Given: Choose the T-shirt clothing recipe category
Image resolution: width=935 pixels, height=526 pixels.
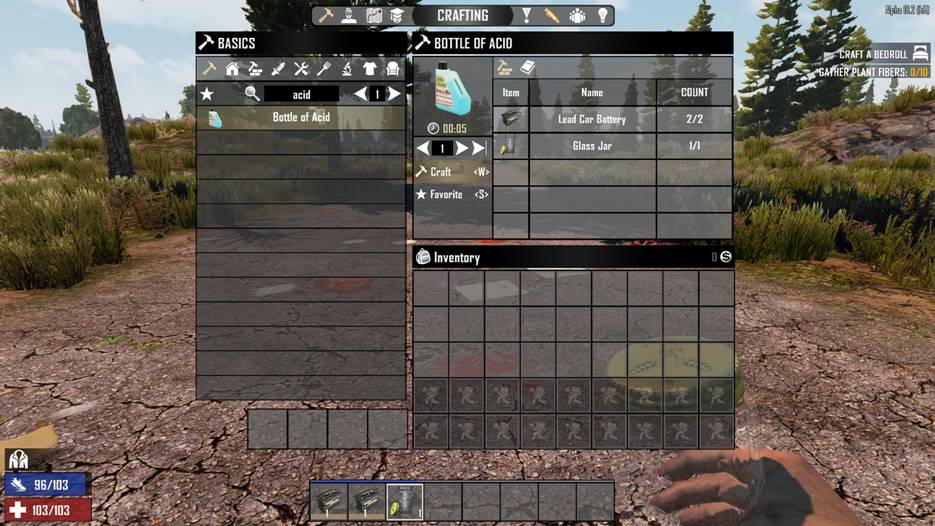Looking at the screenshot, I should 370,69.
